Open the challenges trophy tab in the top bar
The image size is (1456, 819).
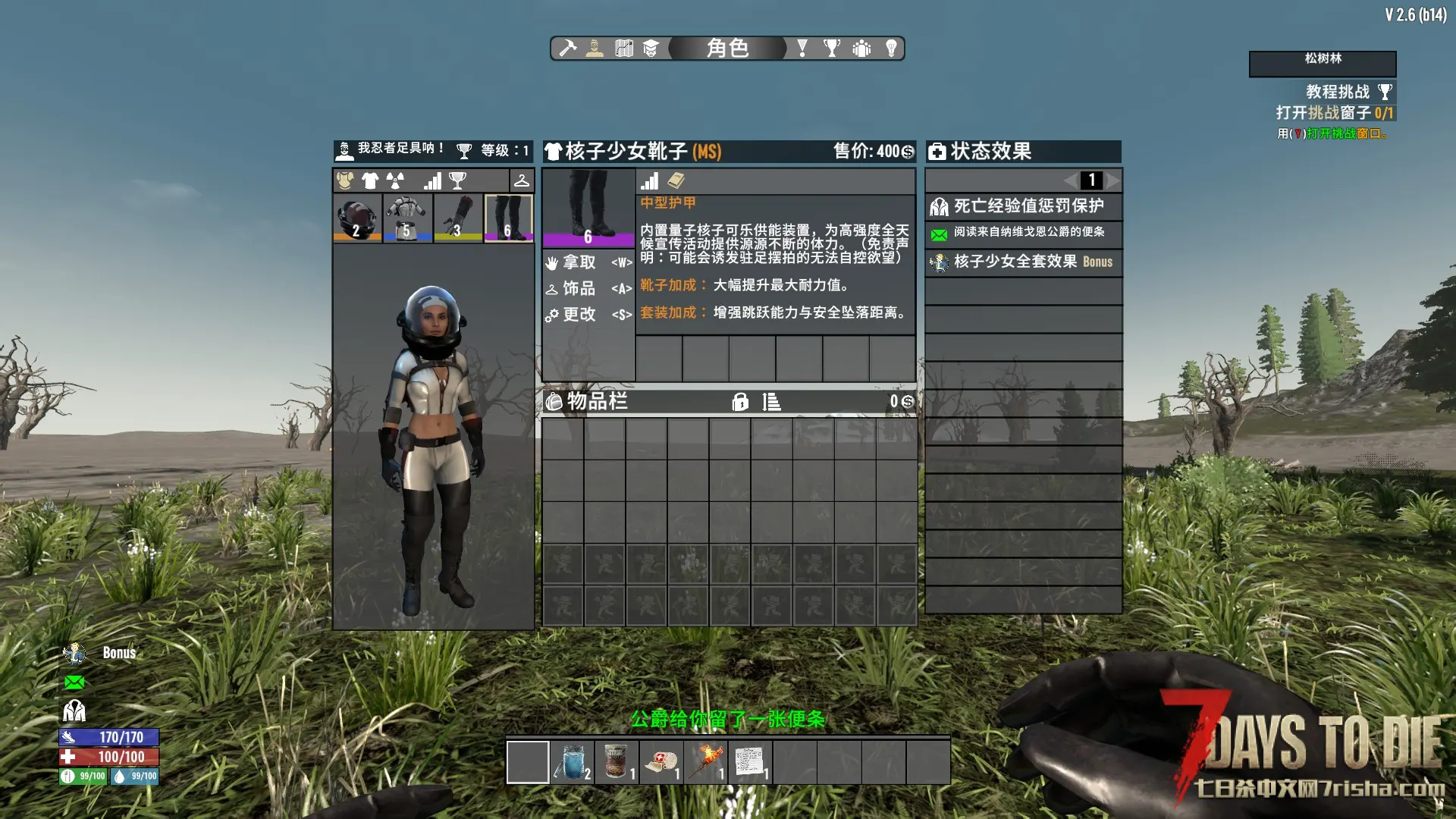(832, 49)
